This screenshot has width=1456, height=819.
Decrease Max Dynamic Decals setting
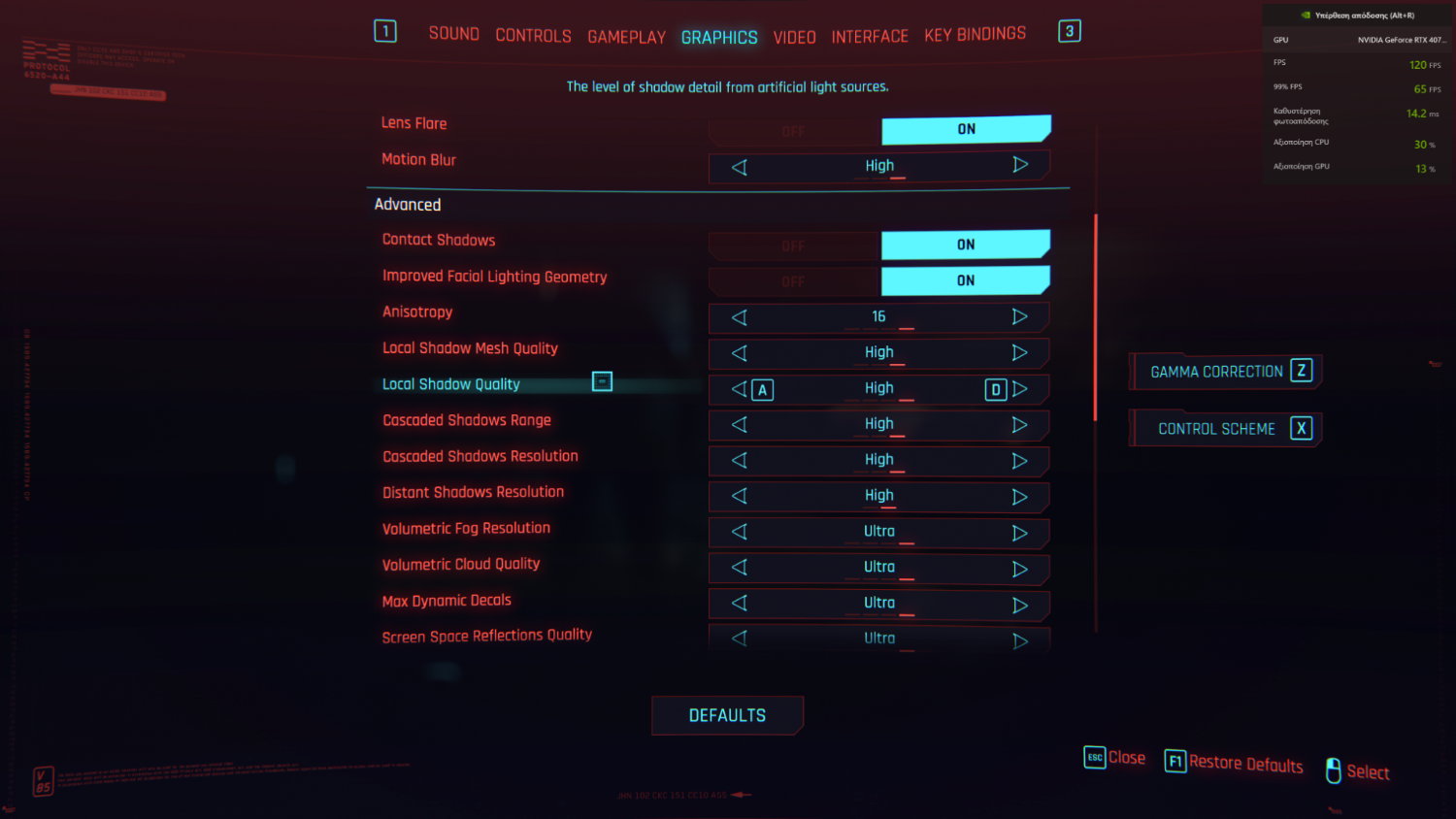click(740, 604)
